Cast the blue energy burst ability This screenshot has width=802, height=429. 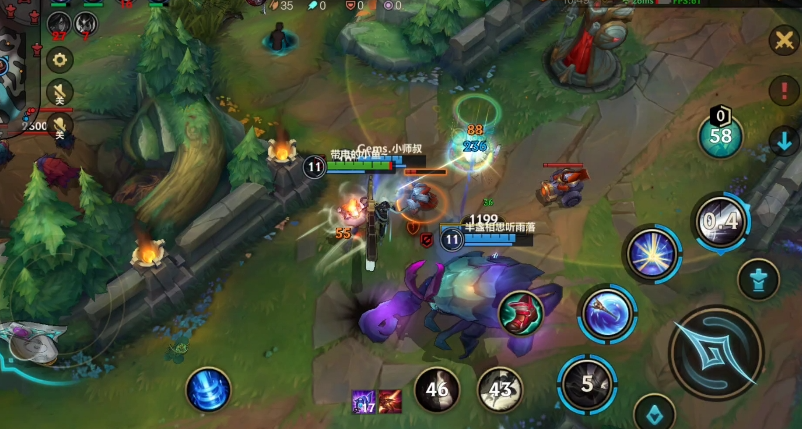click(x=652, y=254)
